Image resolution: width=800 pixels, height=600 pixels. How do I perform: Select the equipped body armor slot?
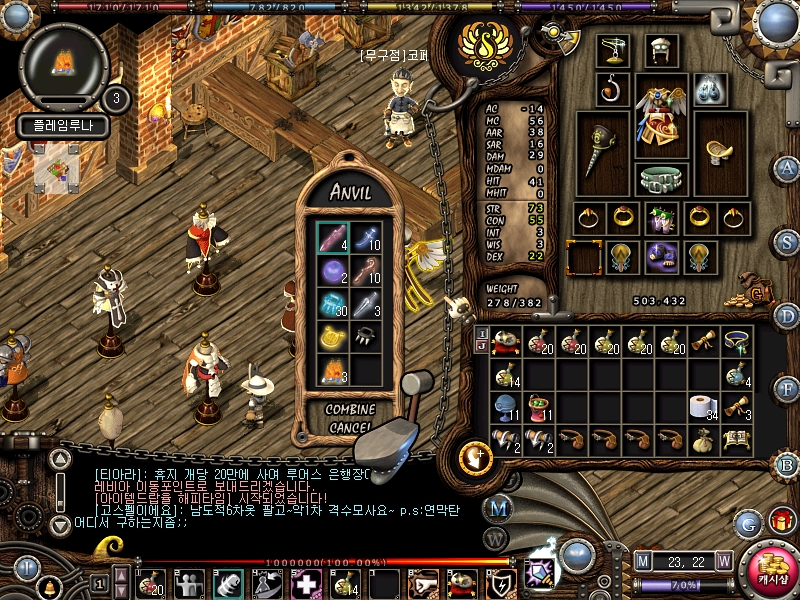tap(661, 117)
